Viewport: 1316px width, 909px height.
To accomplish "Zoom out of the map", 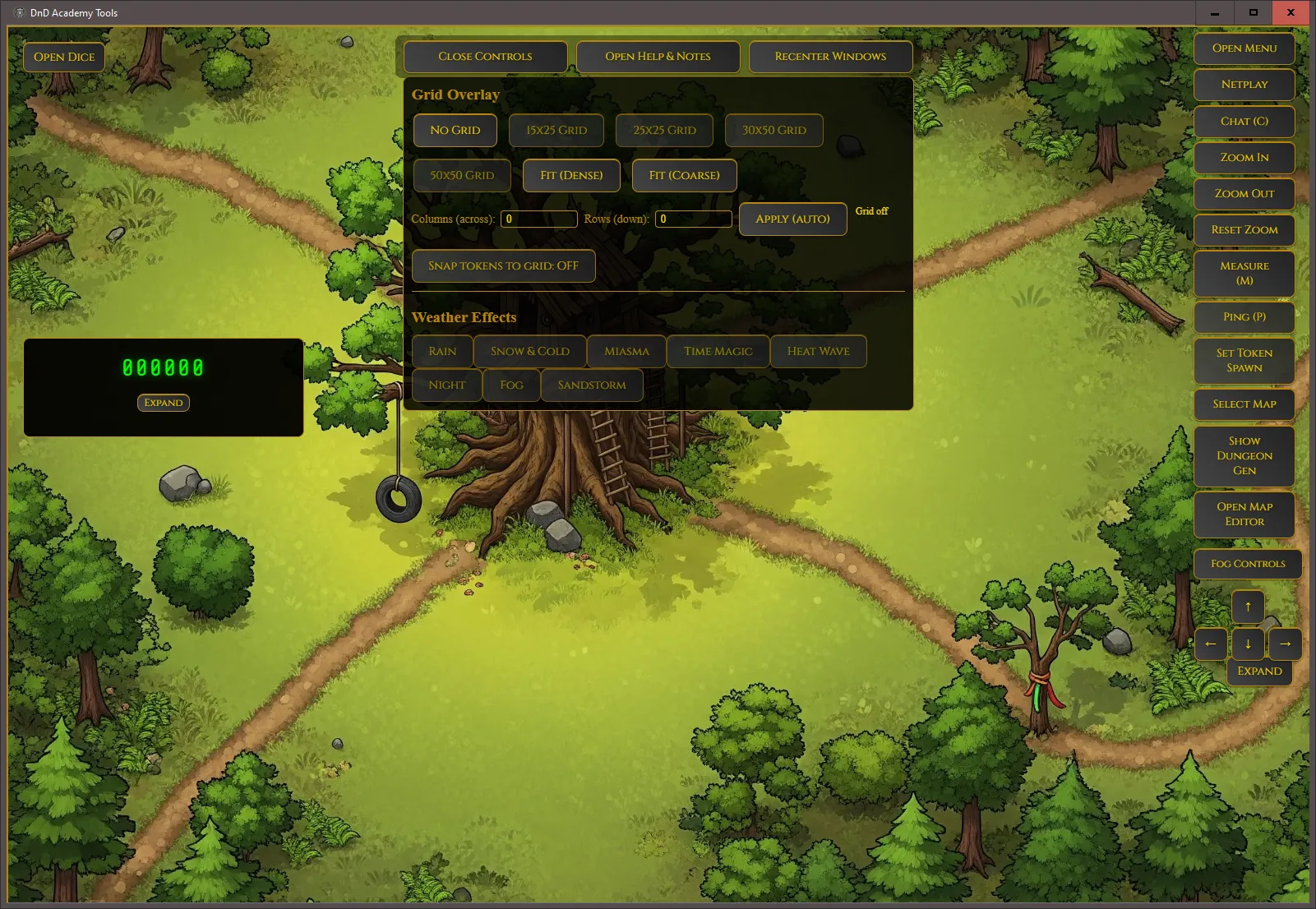I will [1244, 194].
